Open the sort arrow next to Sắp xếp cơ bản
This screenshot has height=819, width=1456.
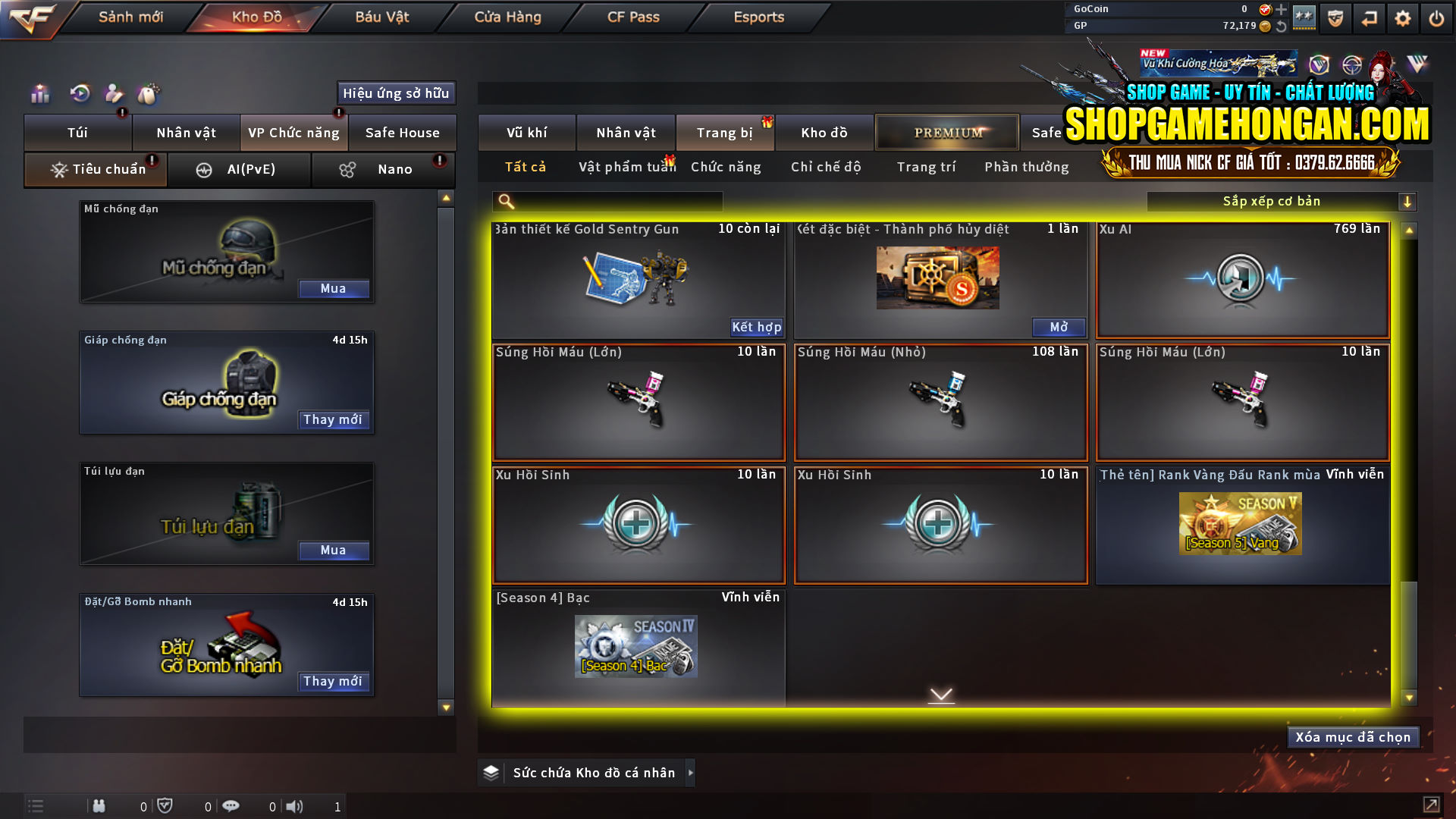(1409, 201)
